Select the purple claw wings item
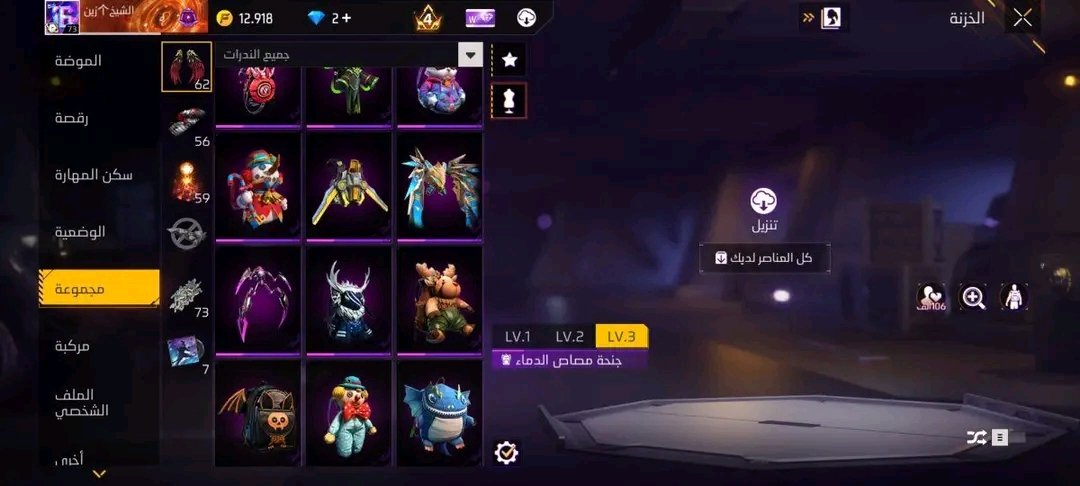 click(x=257, y=298)
